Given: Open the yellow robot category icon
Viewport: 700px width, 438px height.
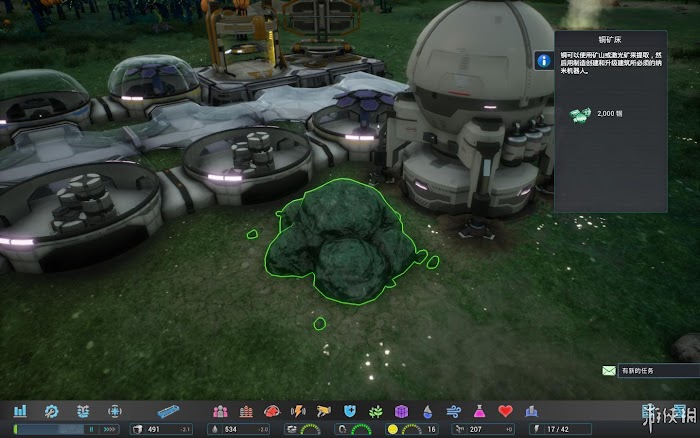Looking at the screenshot, I should click(x=323, y=411).
